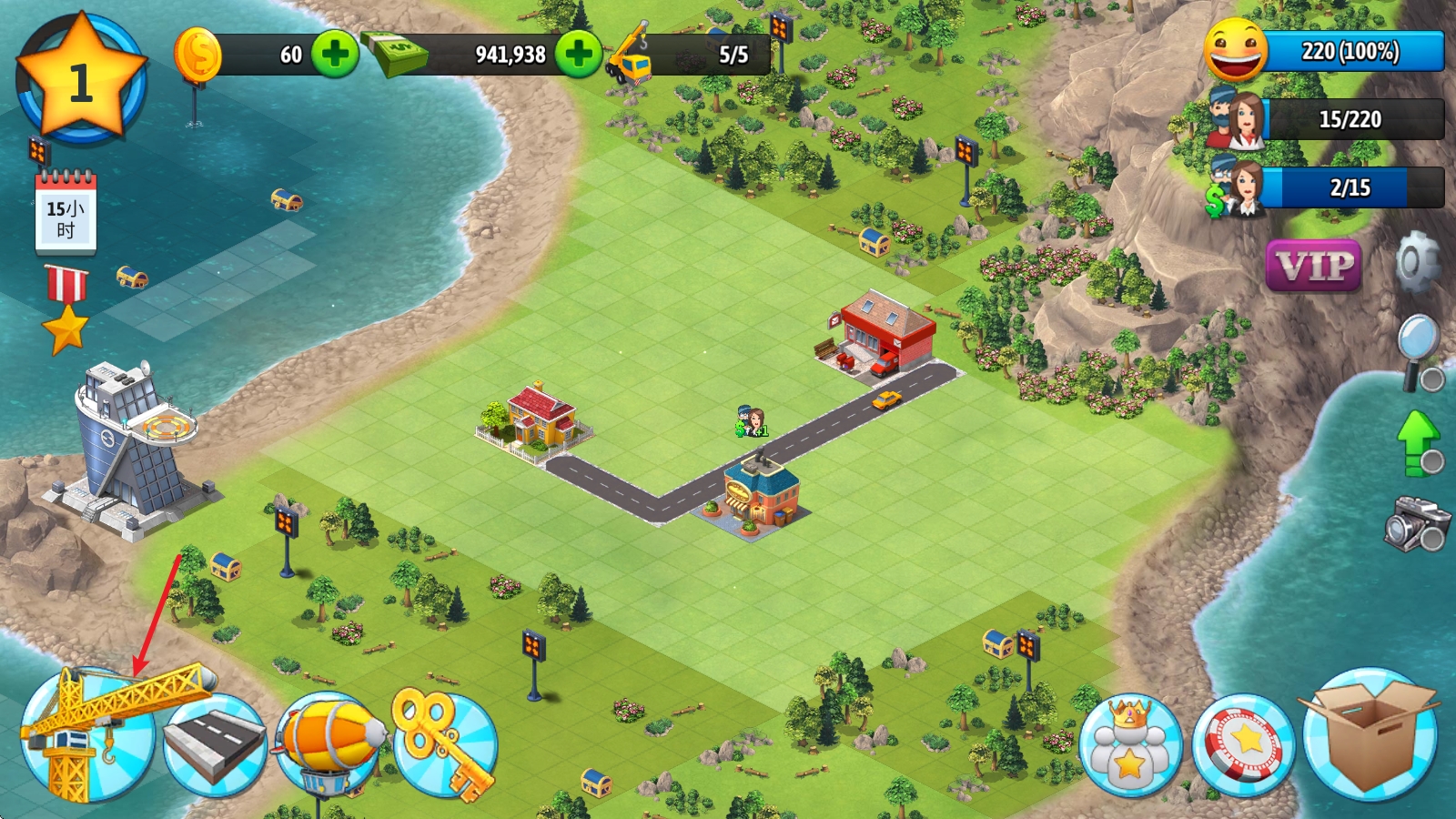1456x819 pixels.
Task: Open the level 1 star badge
Action: tap(82, 80)
